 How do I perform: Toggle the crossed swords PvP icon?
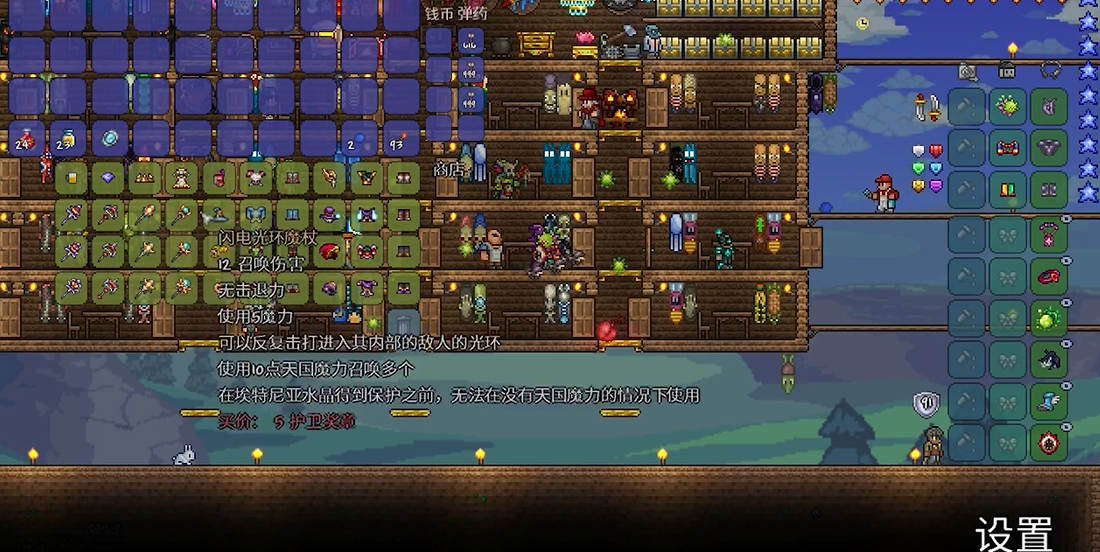coord(928,107)
